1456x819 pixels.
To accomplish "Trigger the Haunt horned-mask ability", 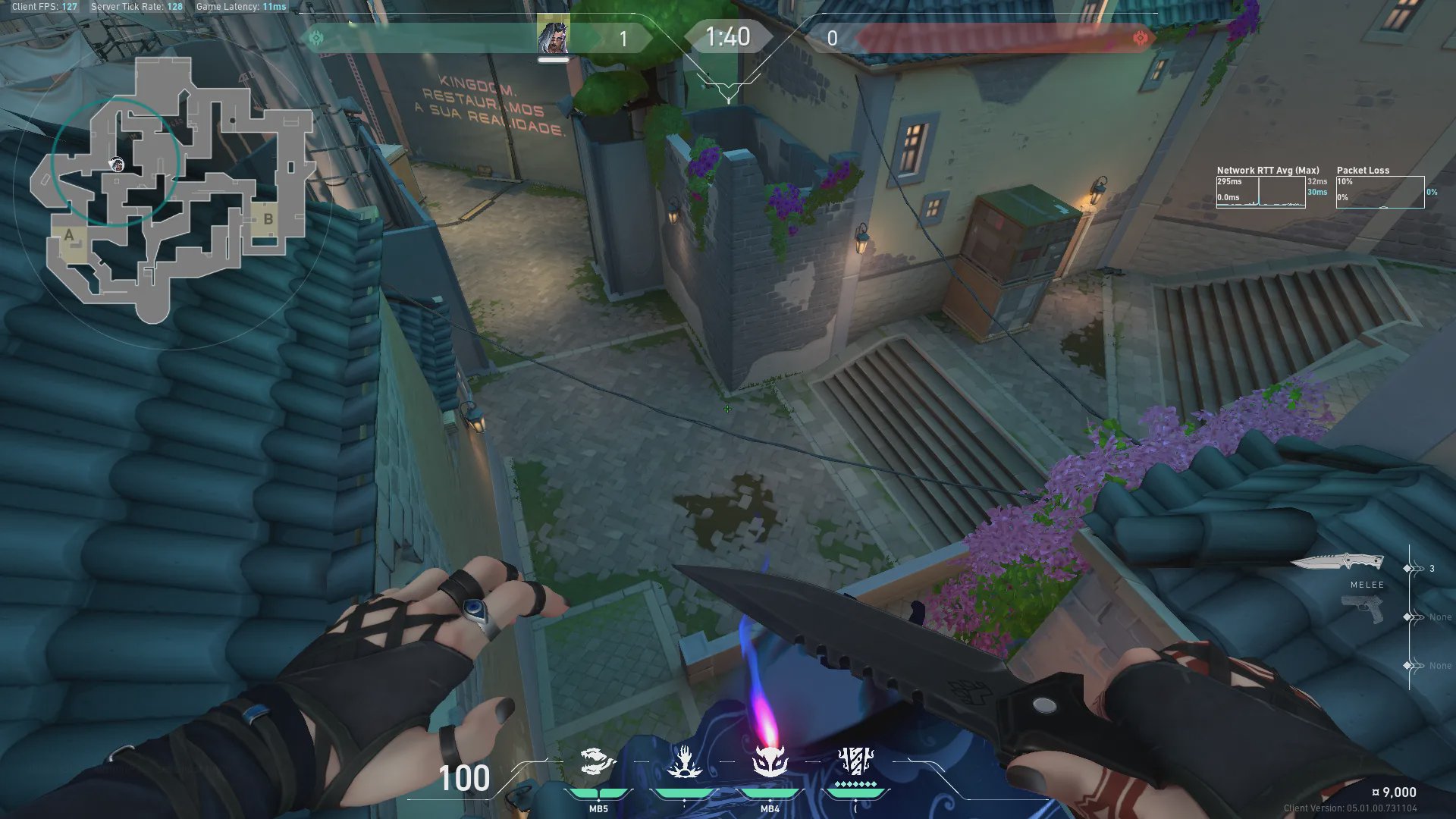I will [x=770, y=762].
